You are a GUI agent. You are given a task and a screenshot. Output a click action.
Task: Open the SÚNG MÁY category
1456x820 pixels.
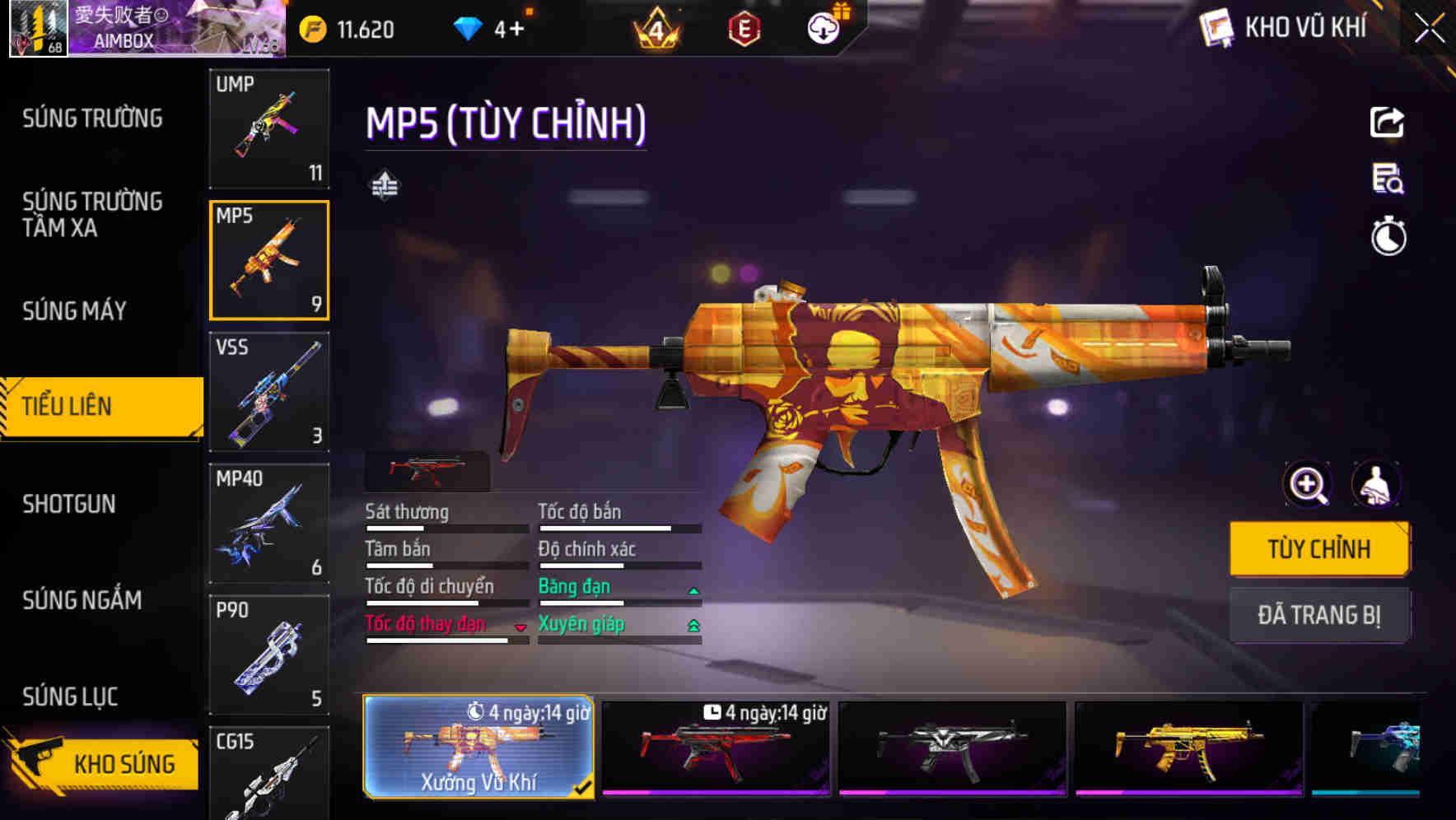click(x=74, y=311)
